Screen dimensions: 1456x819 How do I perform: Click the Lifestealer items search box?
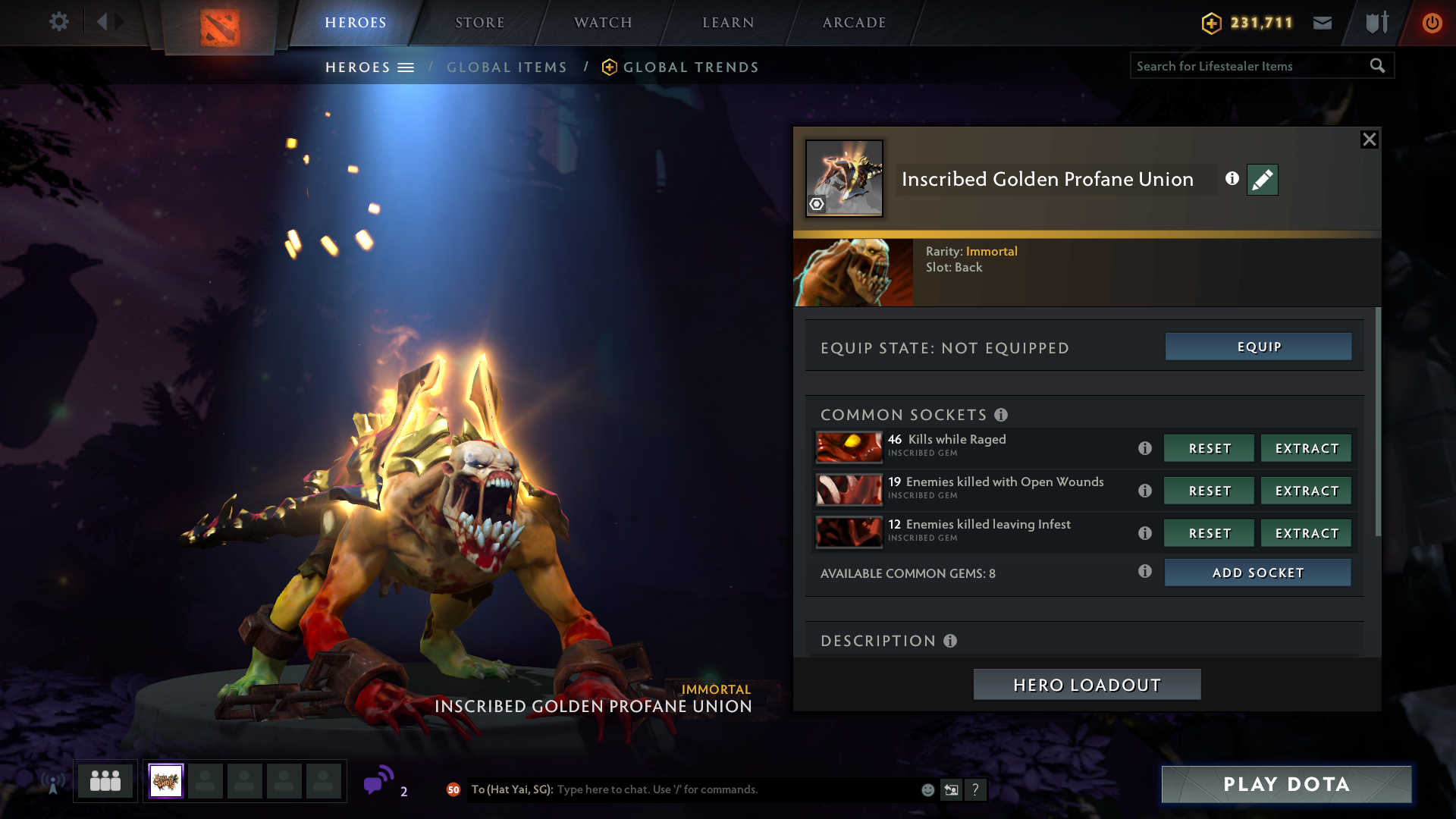click(1251, 66)
